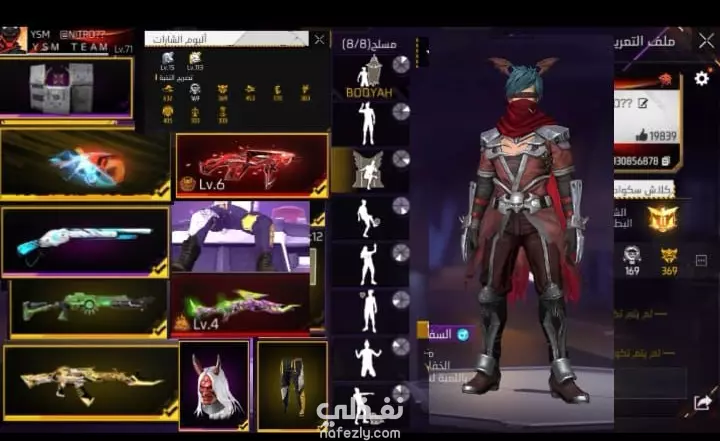Open the settings gear icon
Viewport: 720px width, 441px height.
702,78
